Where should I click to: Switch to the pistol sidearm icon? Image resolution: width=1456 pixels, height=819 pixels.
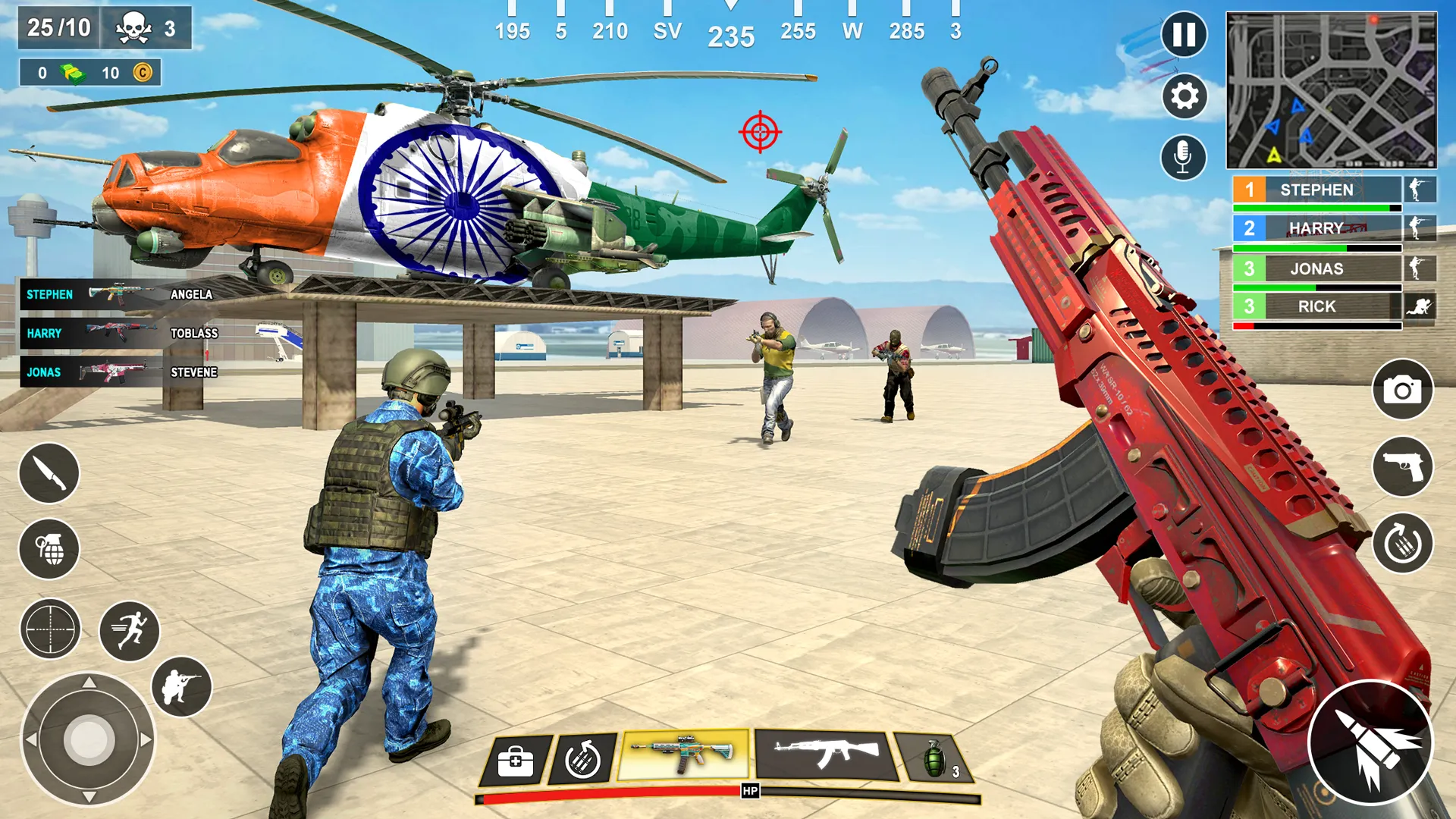(1404, 464)
